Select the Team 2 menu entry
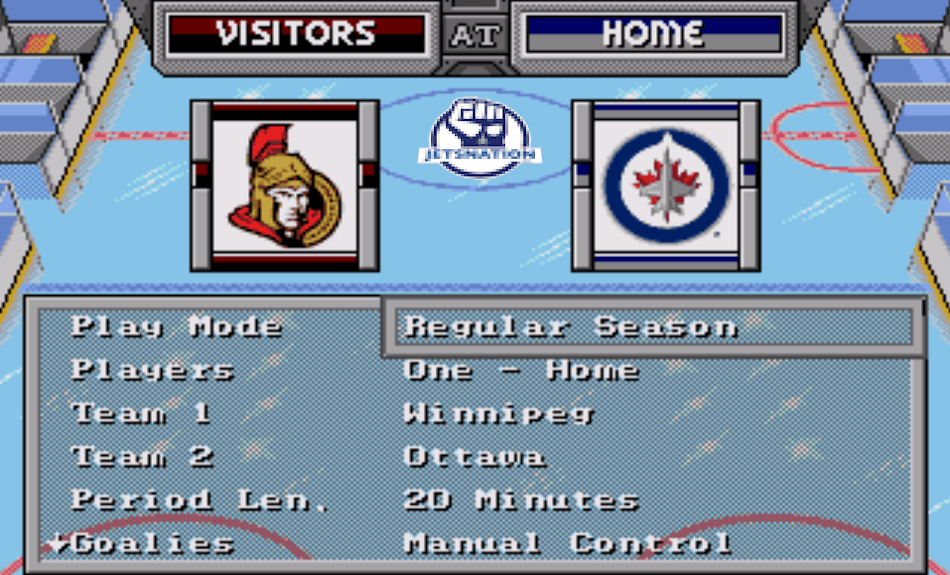Viewport: 950px width, 575px height. coord(142,457)
